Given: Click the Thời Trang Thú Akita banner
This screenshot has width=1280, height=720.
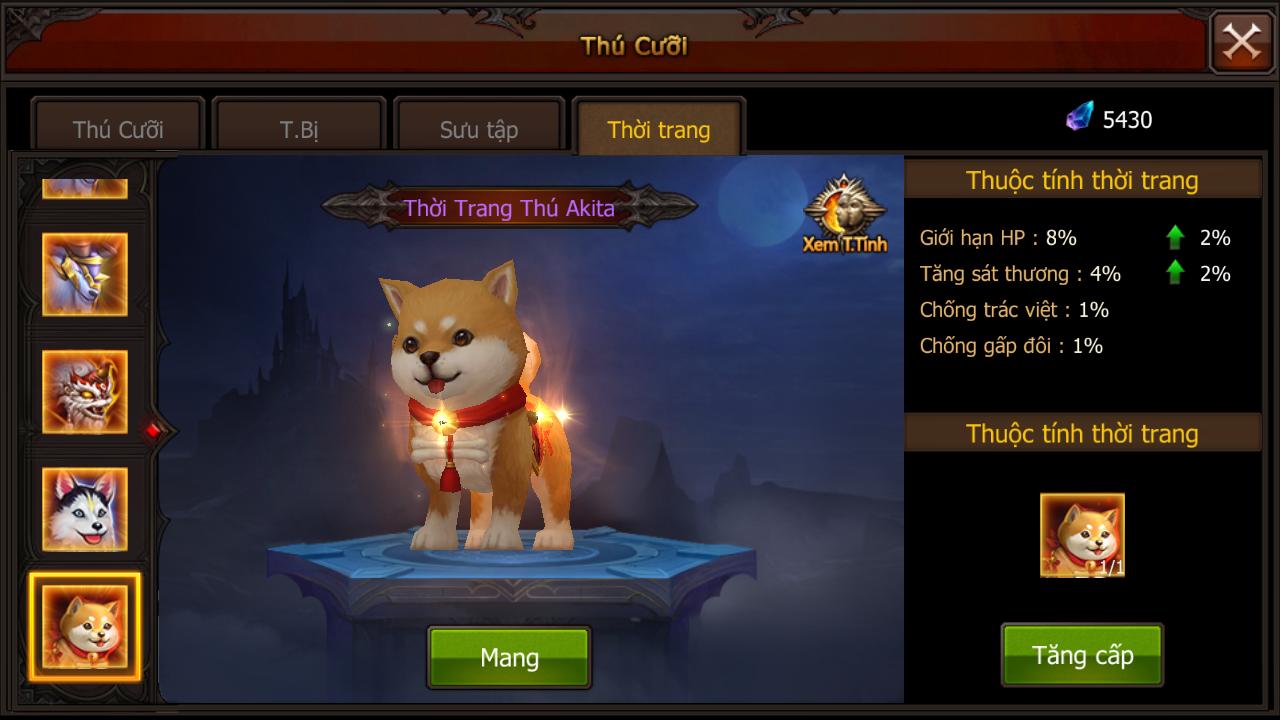Looking at the screenshot, I should click(x=510, y=207).
